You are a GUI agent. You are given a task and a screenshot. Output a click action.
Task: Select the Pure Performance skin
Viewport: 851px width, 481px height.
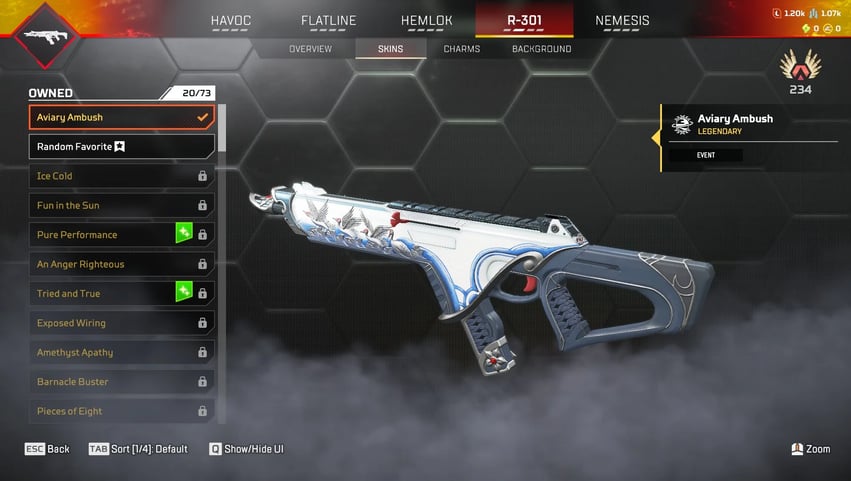pos(121,235)
